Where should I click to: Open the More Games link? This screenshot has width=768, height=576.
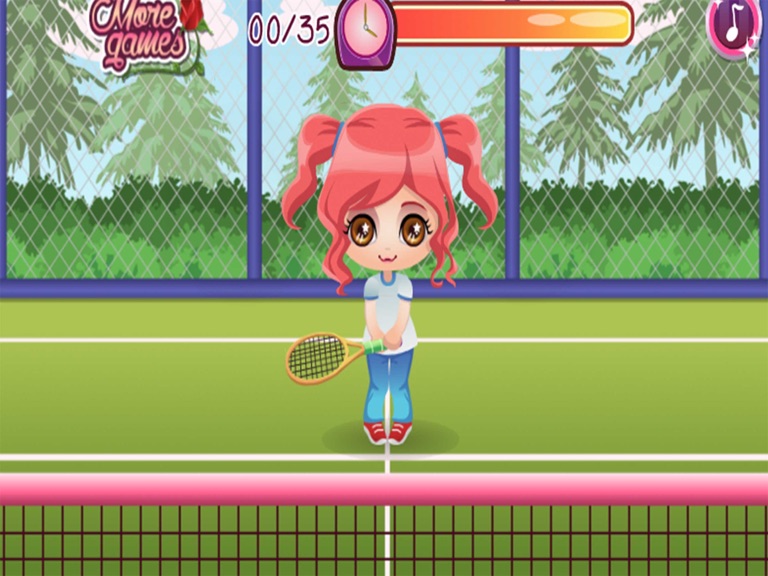pos(142,31)
